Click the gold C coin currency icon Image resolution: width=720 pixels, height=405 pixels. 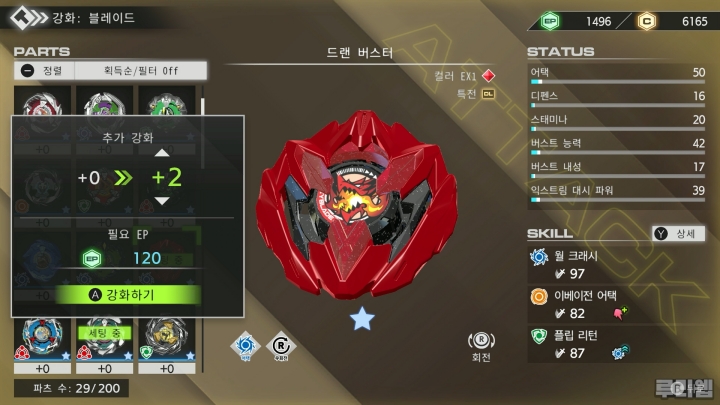click(647, 20)
